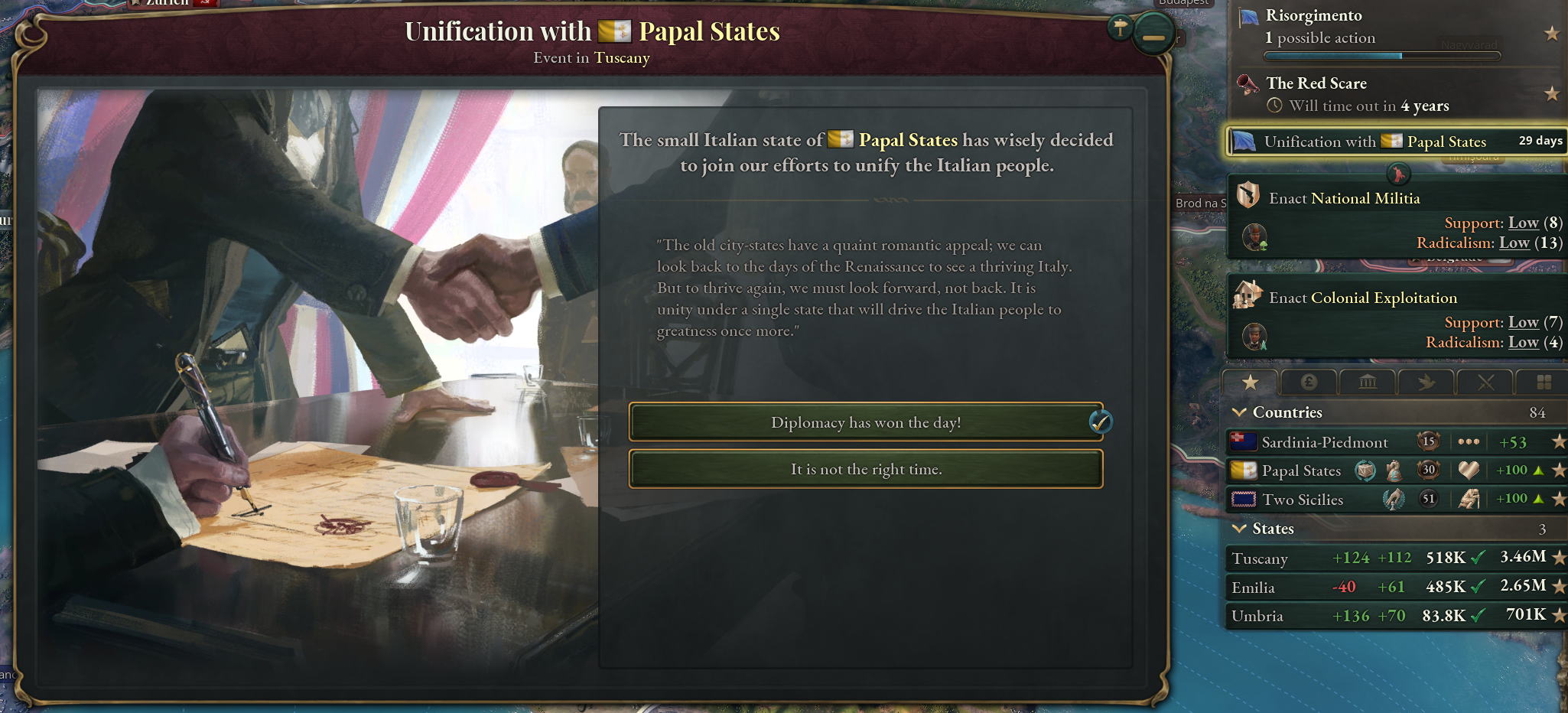1568x713 pixels.
Task: Open the Emilia state row
Action: [x=1254, y=588]
